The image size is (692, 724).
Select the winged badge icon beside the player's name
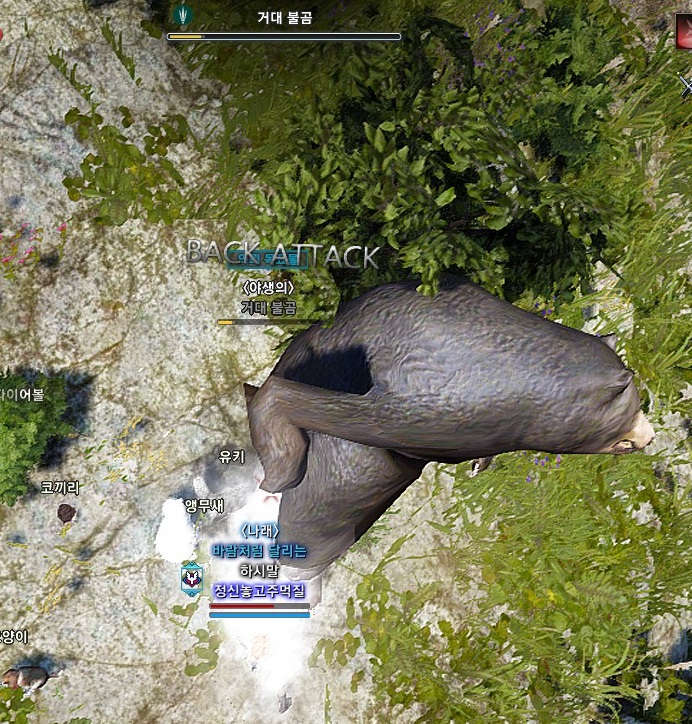(x=191, y=578)
